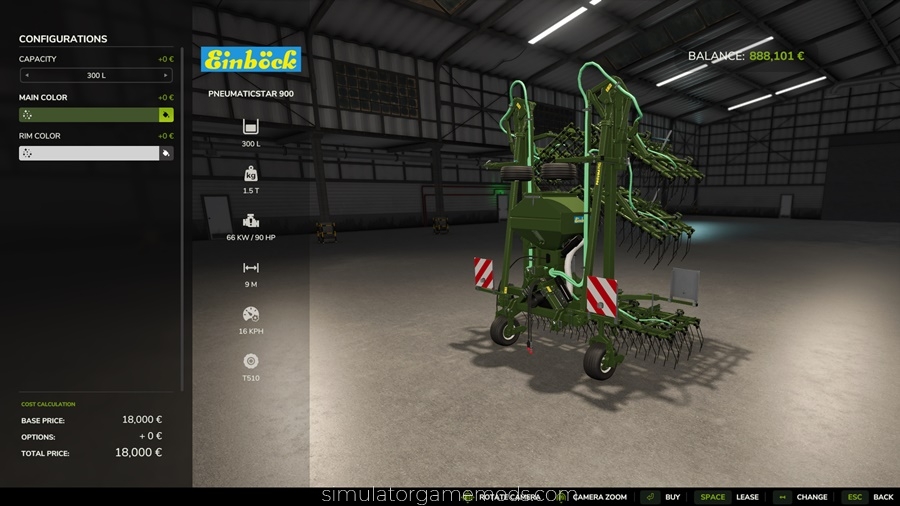Select the white rim color bar
900x506 pixels.
tap(88, 153)
